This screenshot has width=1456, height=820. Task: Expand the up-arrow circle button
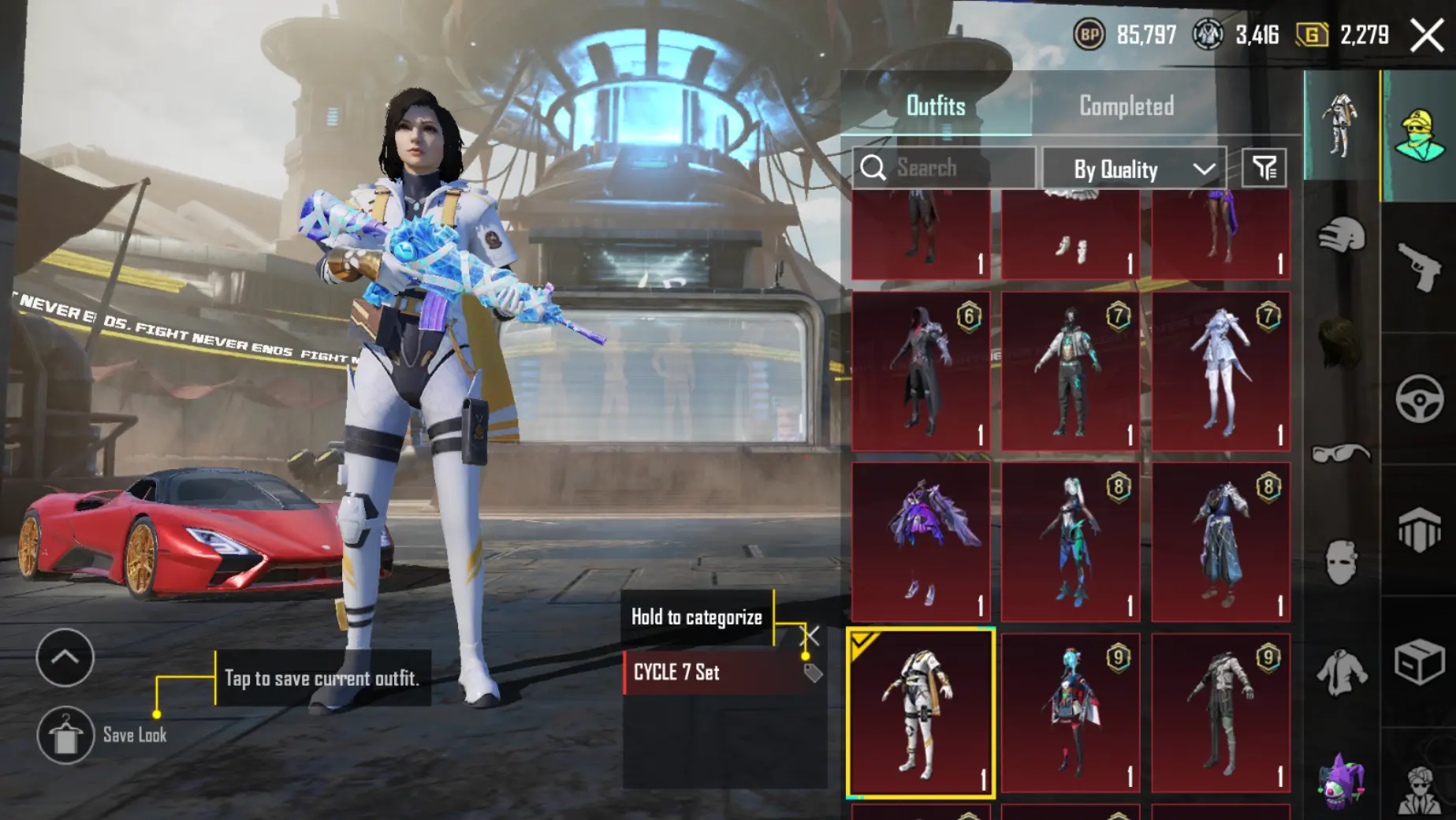pyautogui.click(x=65, y=658)
